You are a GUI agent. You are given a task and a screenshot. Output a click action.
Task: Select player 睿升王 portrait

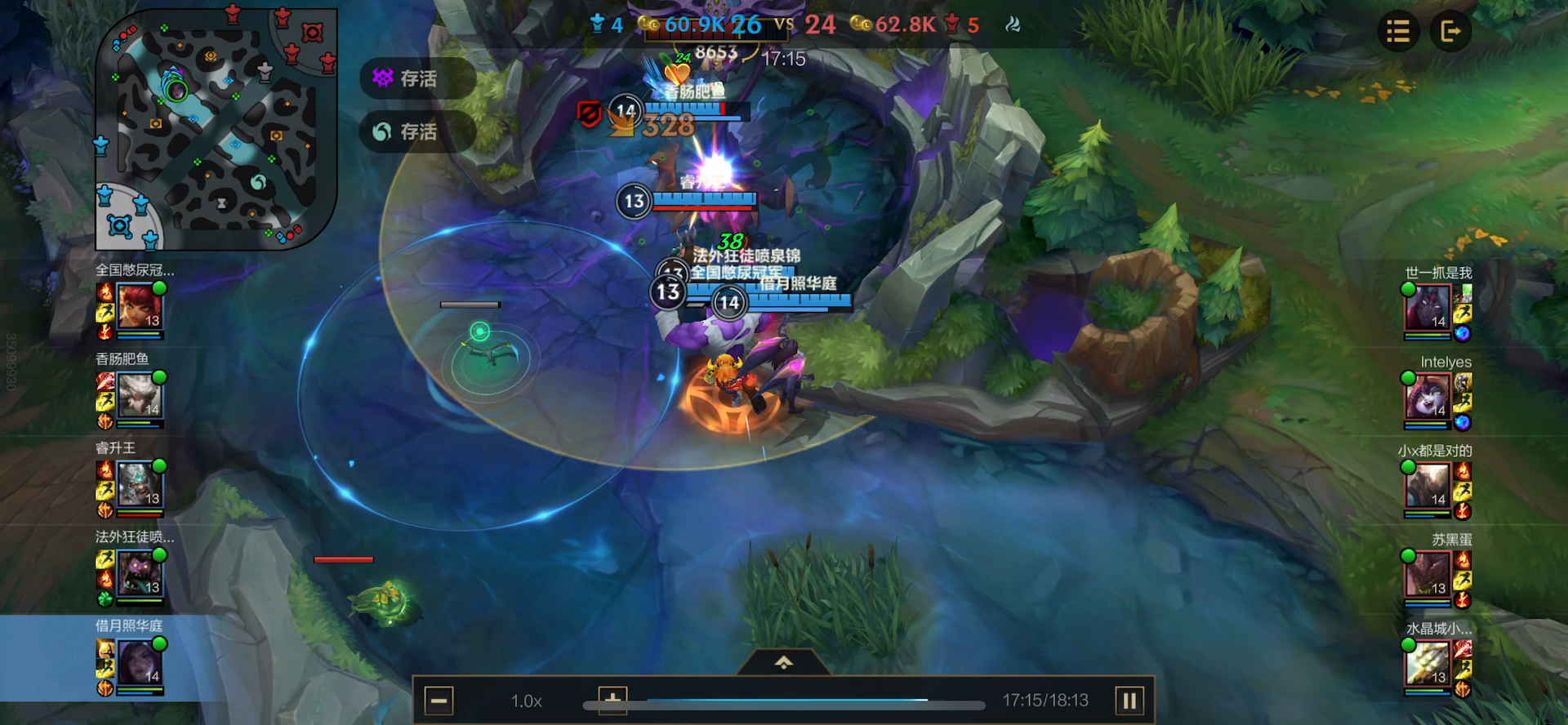pyautogui.click(x=140, y=485)
